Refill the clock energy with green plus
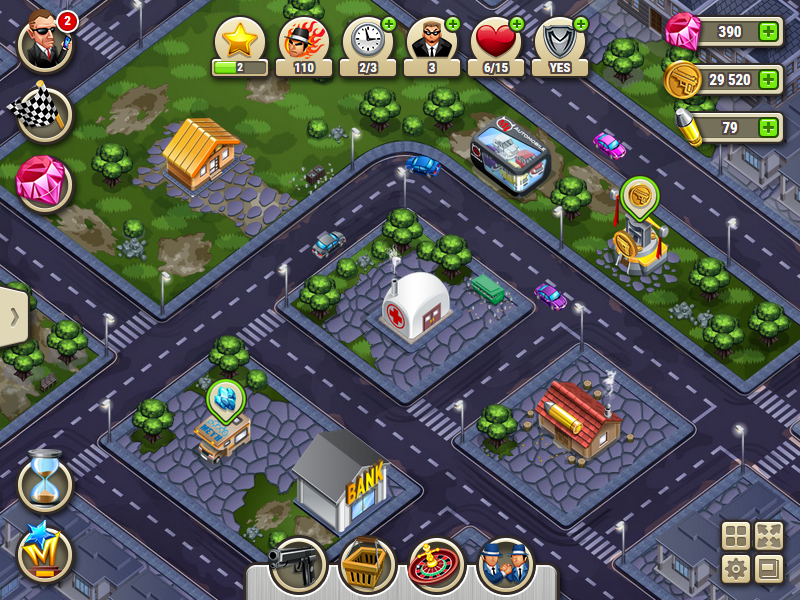800x600 pixels. click(x=389, y=24)
